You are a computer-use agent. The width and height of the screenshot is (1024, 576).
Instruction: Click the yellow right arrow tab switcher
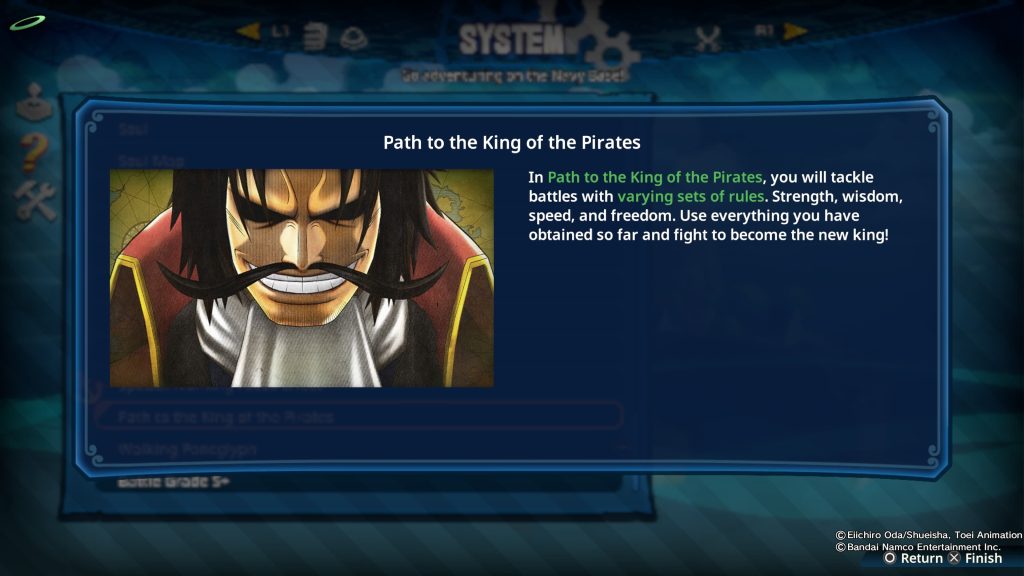(796, 32)
